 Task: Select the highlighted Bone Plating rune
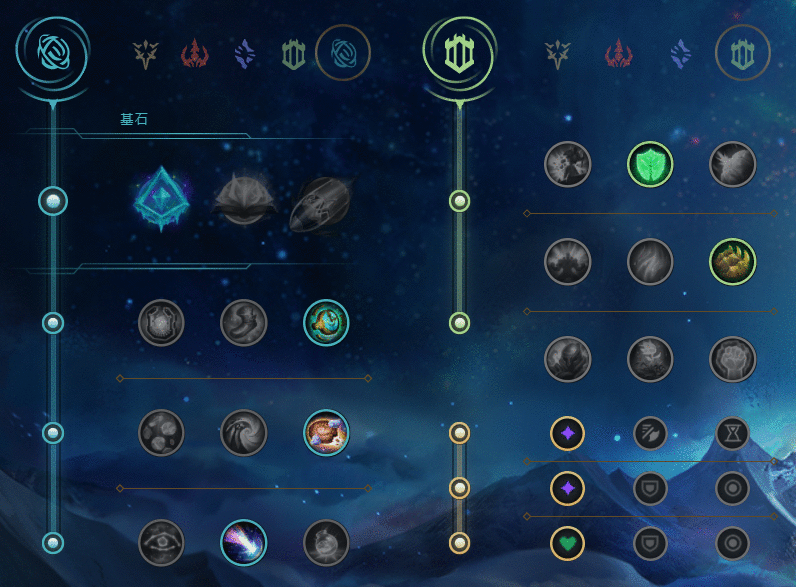pyautogui.click(x=732, y=263)
